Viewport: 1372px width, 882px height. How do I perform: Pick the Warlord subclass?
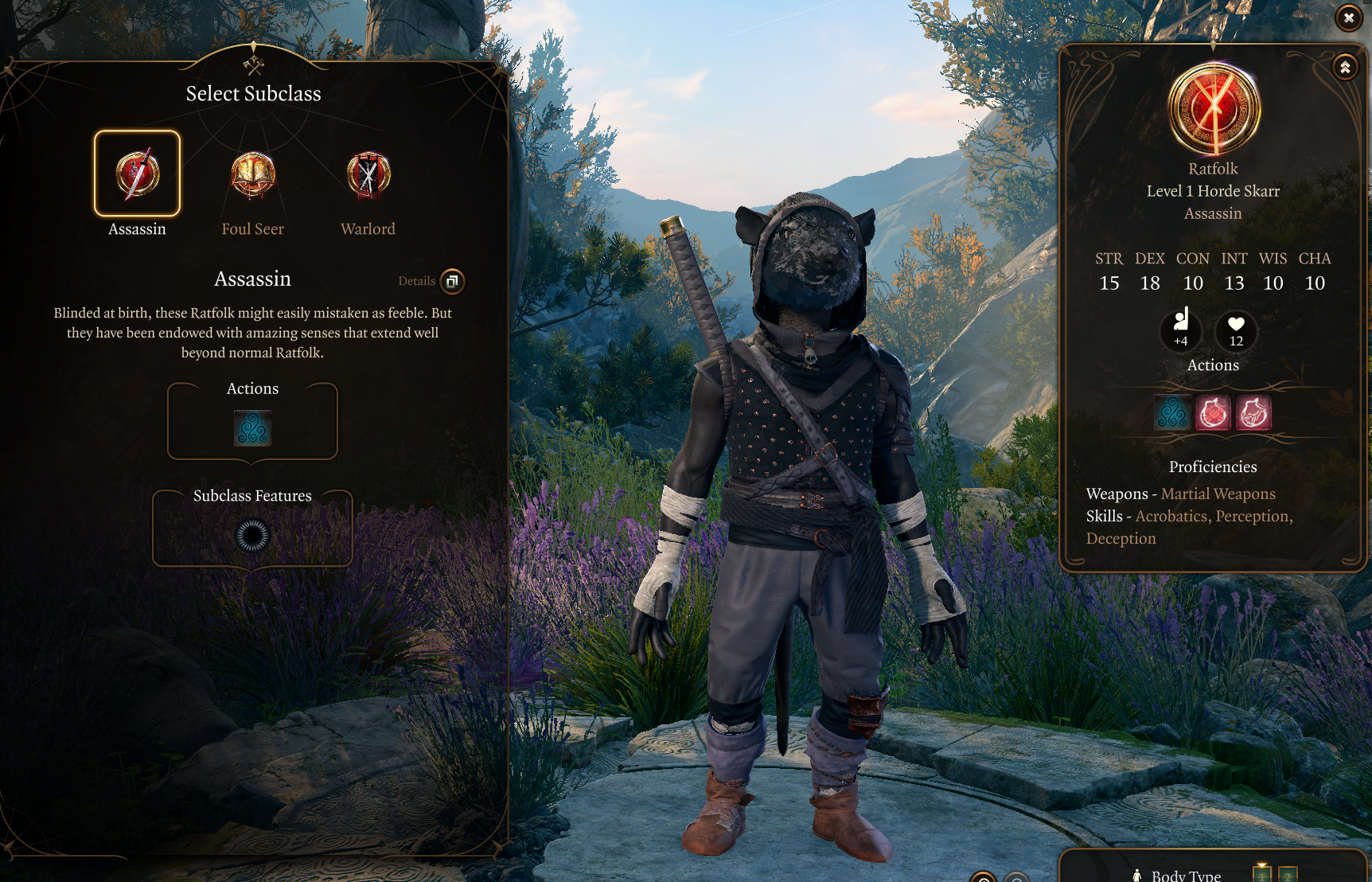368,175
